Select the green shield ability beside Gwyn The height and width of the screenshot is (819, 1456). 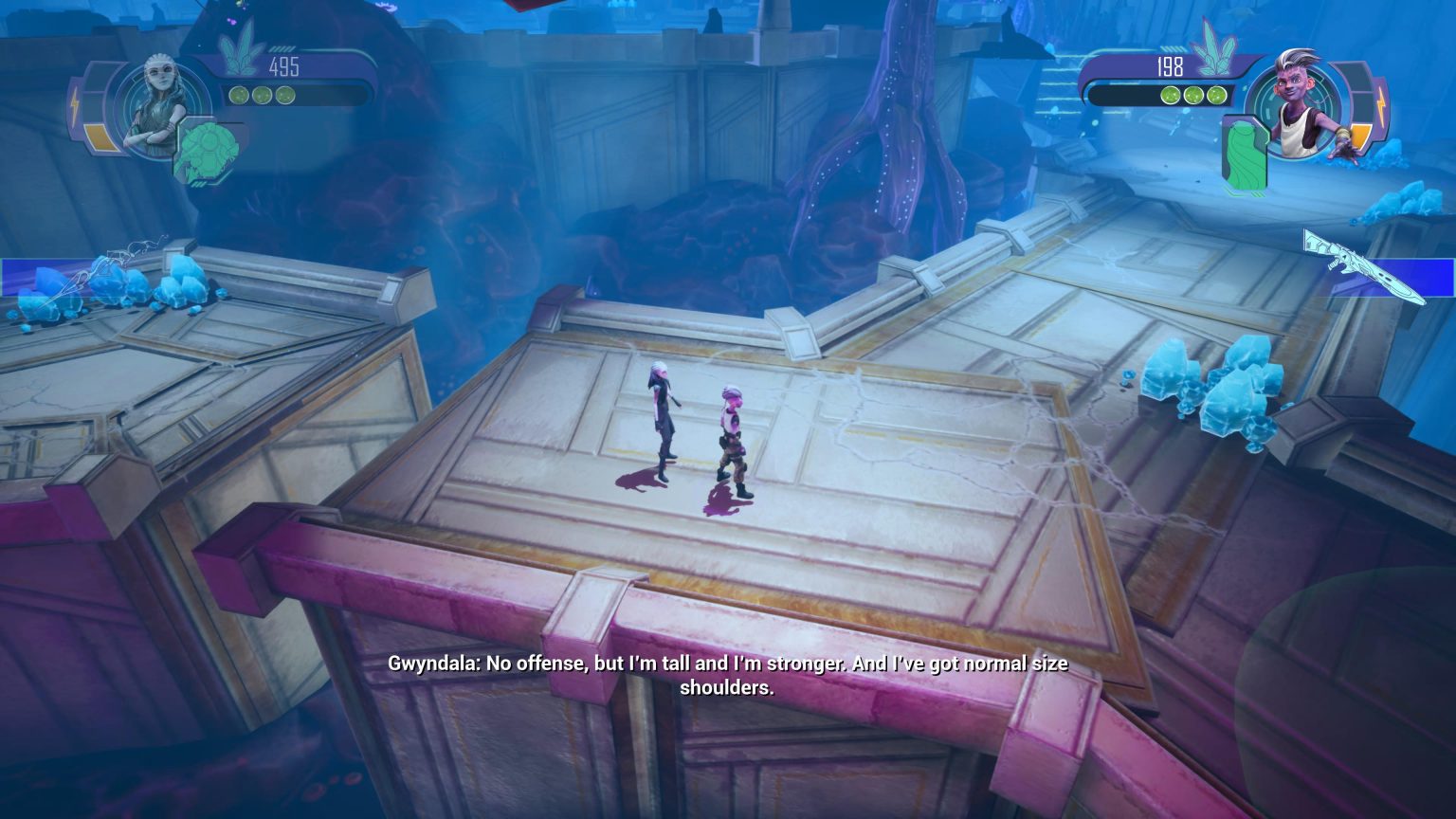pos(206,152)
